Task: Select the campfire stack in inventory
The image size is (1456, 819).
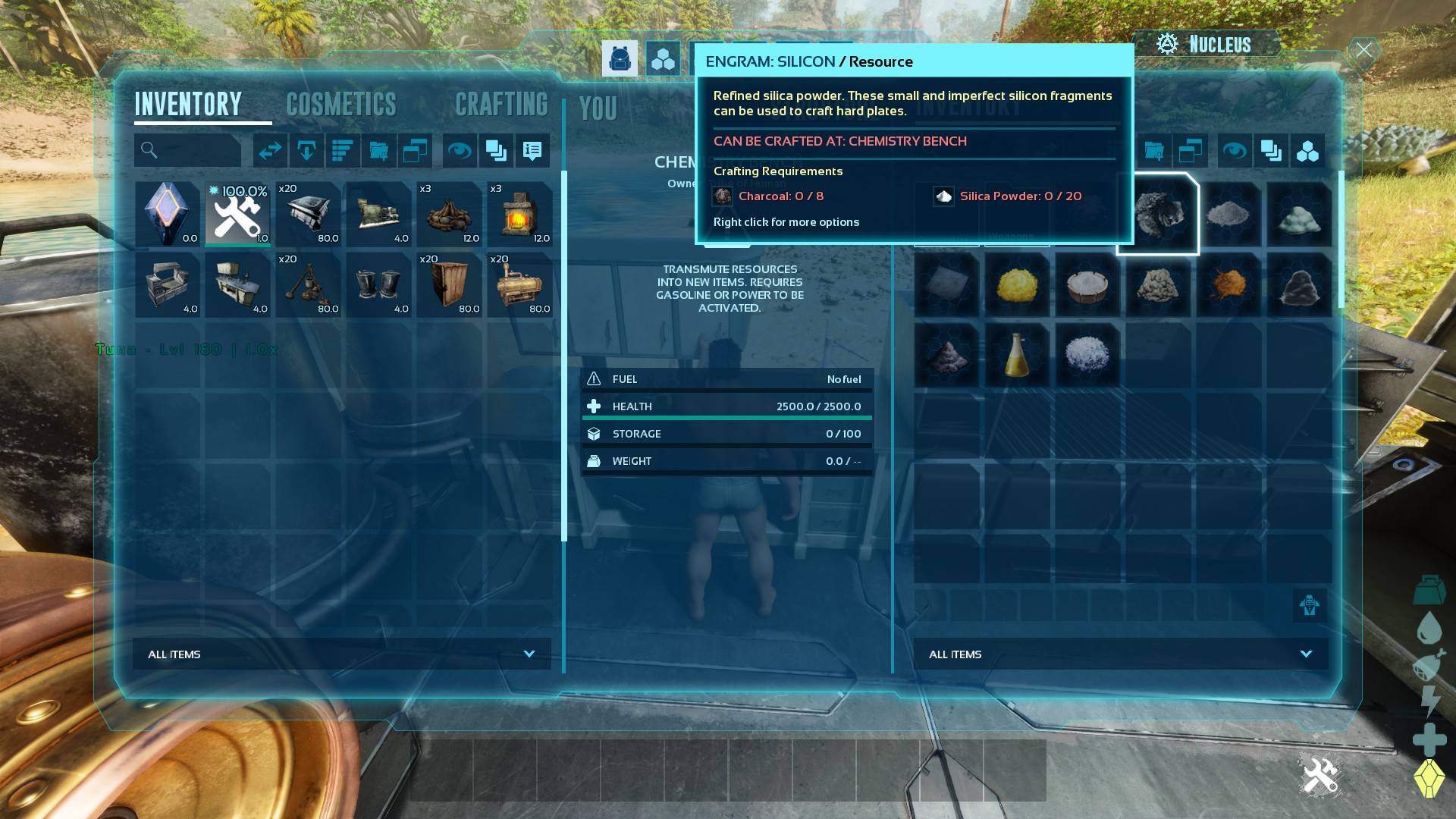Action: click(449, 214)
